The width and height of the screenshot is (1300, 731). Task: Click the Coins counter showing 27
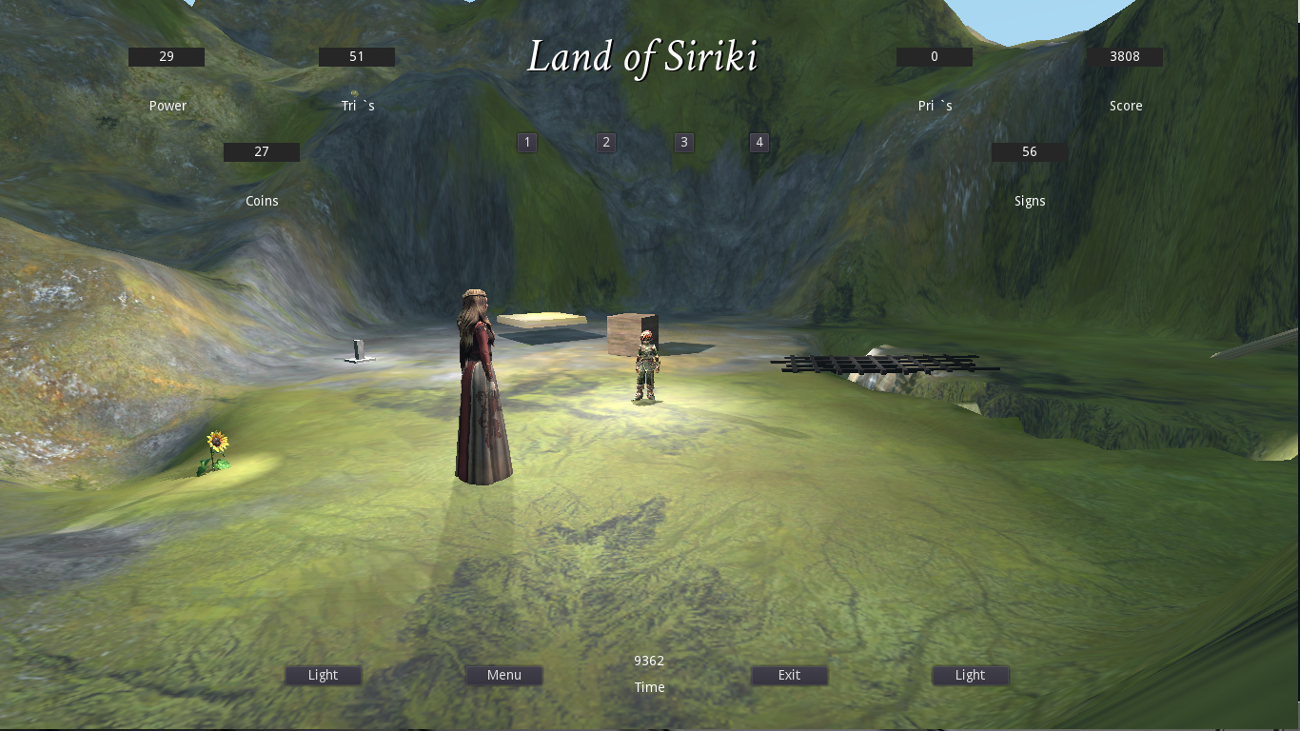tap(261, 151)
